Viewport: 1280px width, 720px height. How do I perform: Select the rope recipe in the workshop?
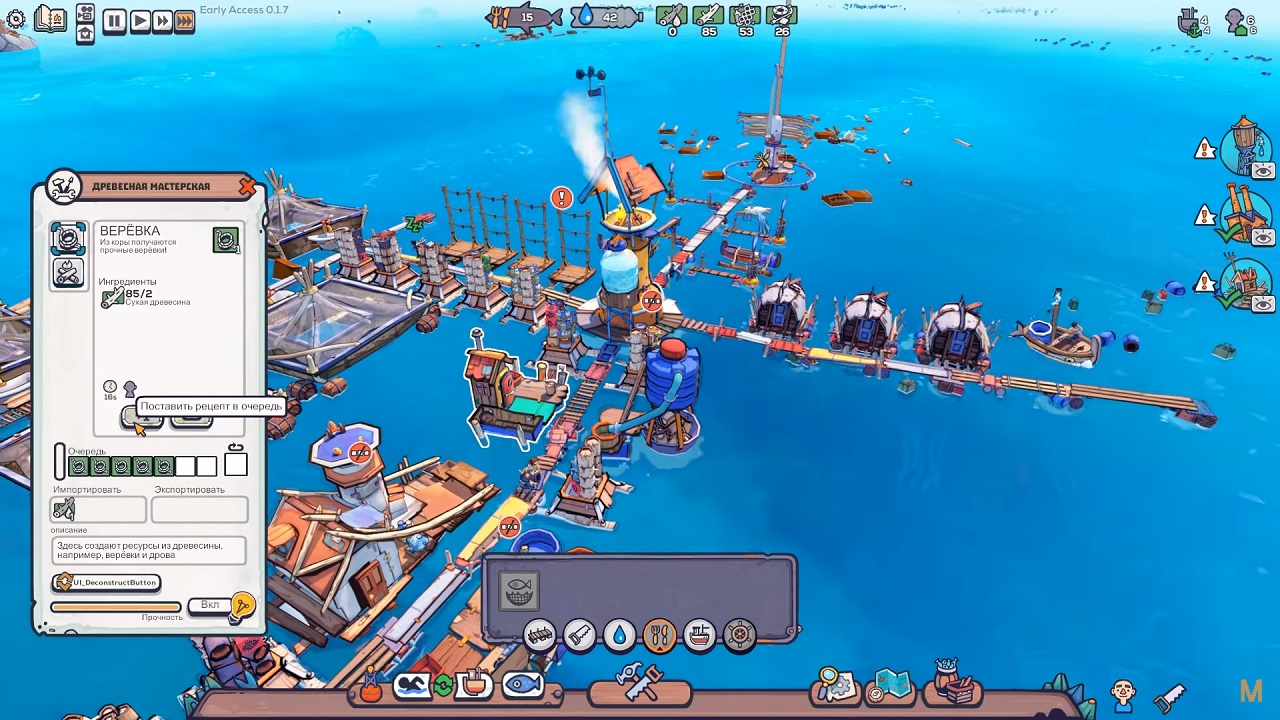[x=68, y=239]
